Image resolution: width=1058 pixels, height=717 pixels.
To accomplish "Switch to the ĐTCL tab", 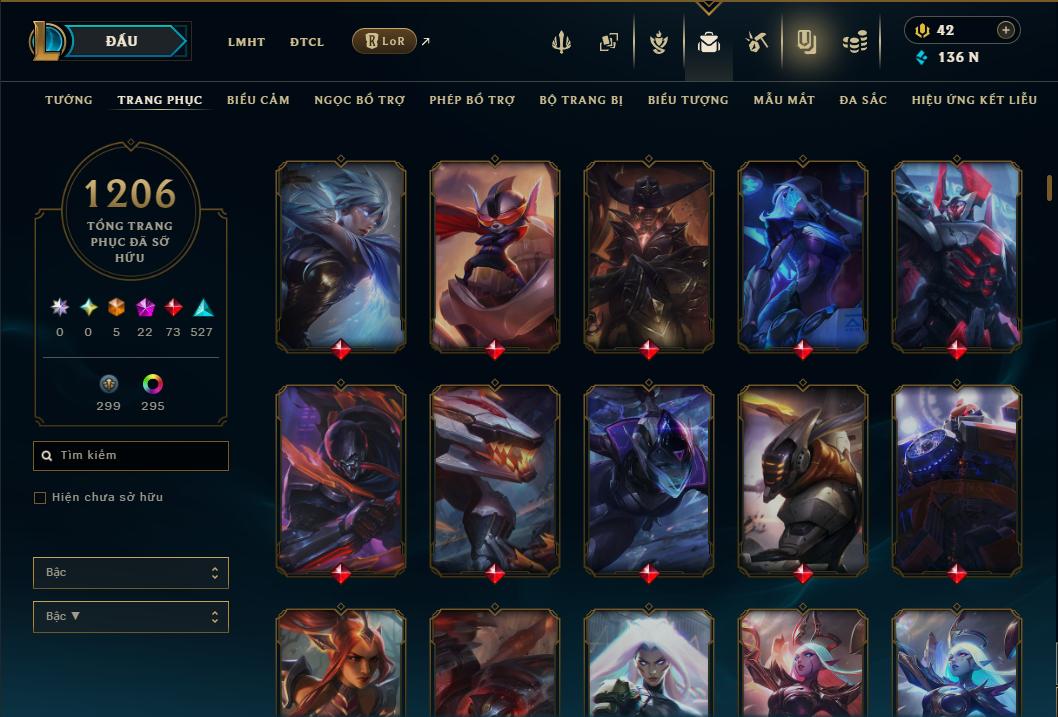I will [307, 42].
